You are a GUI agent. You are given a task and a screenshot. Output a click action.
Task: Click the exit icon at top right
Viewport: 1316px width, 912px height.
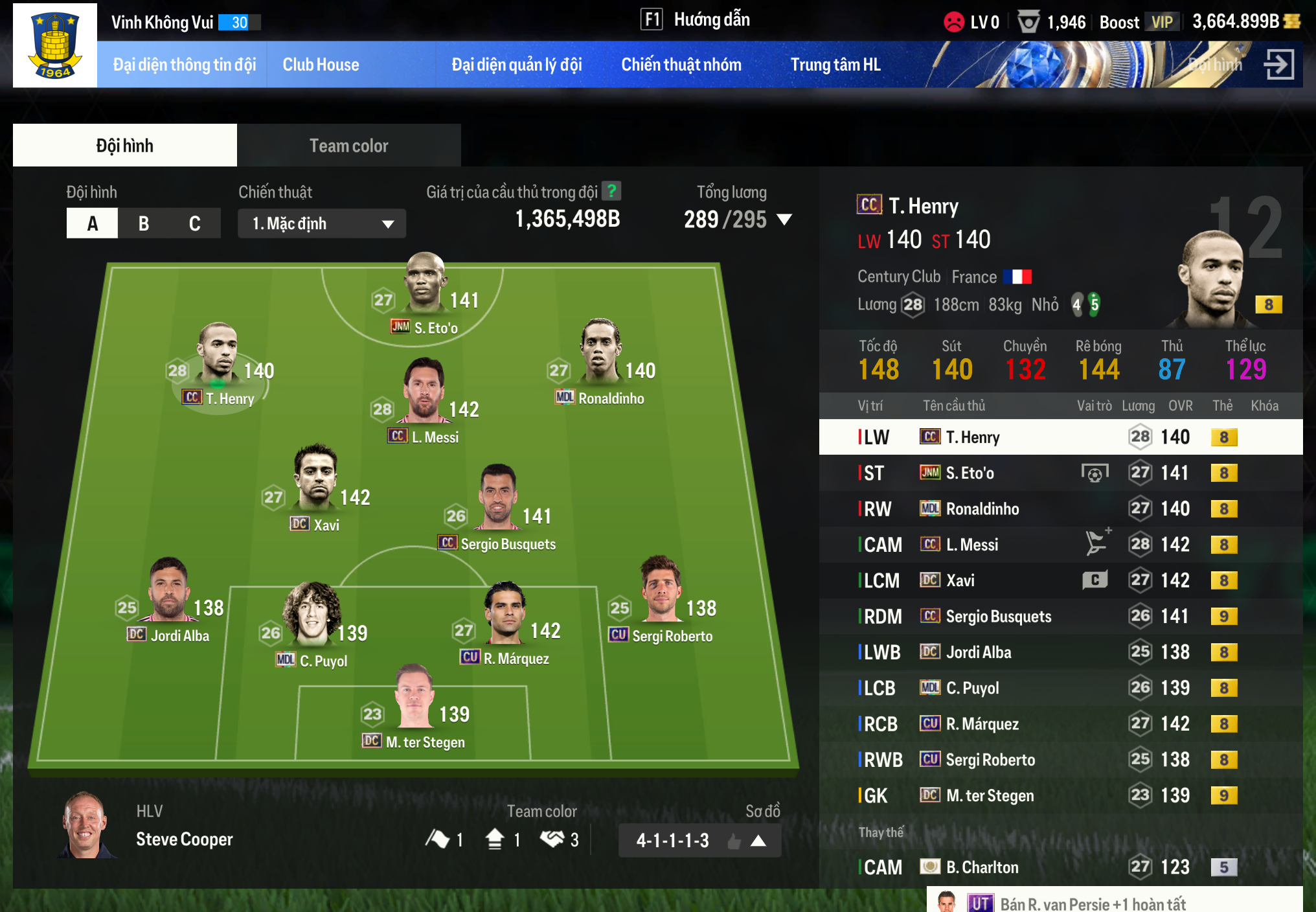[x=1278, y=64]
